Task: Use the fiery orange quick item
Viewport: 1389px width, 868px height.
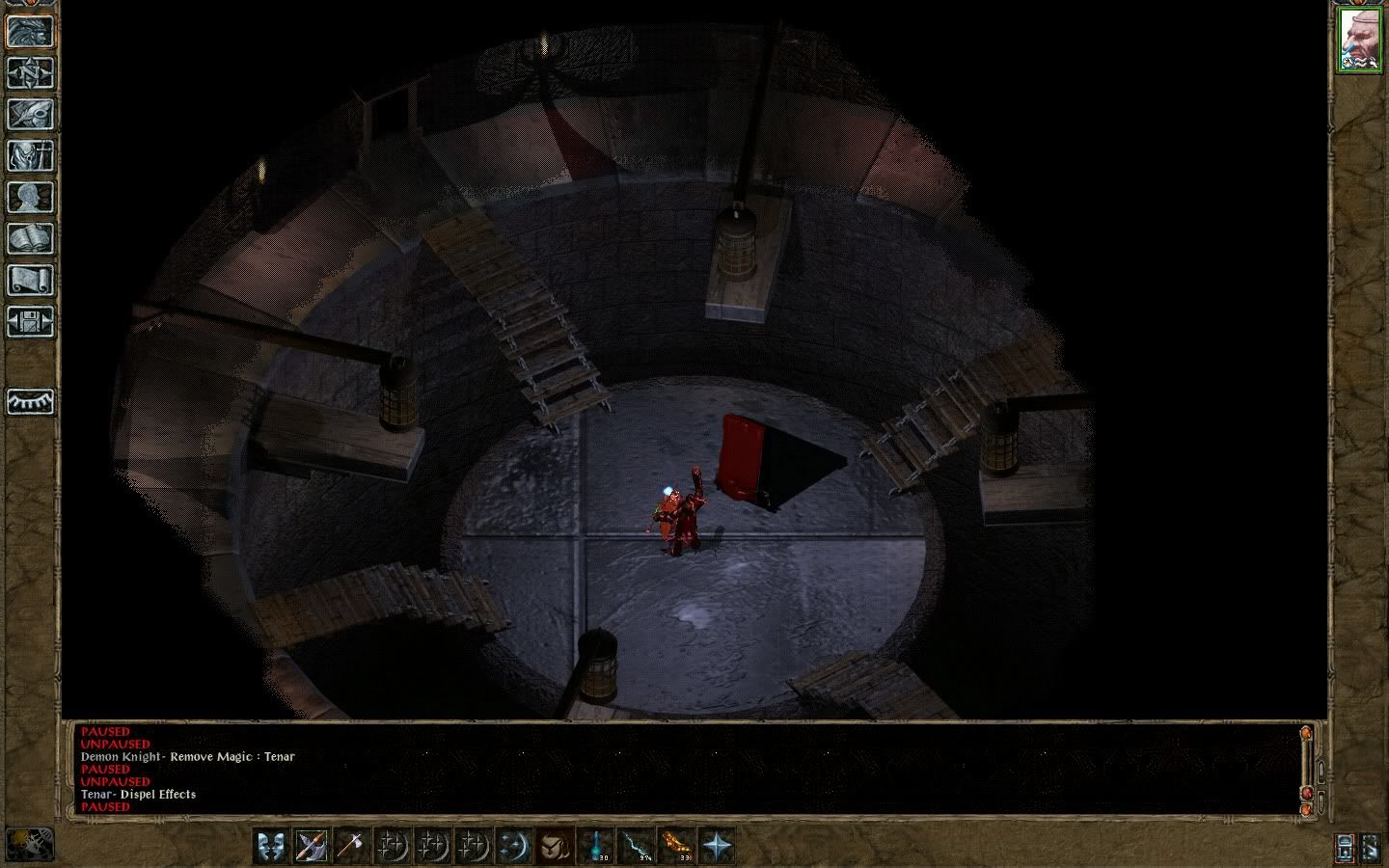Action: point(676,846)
